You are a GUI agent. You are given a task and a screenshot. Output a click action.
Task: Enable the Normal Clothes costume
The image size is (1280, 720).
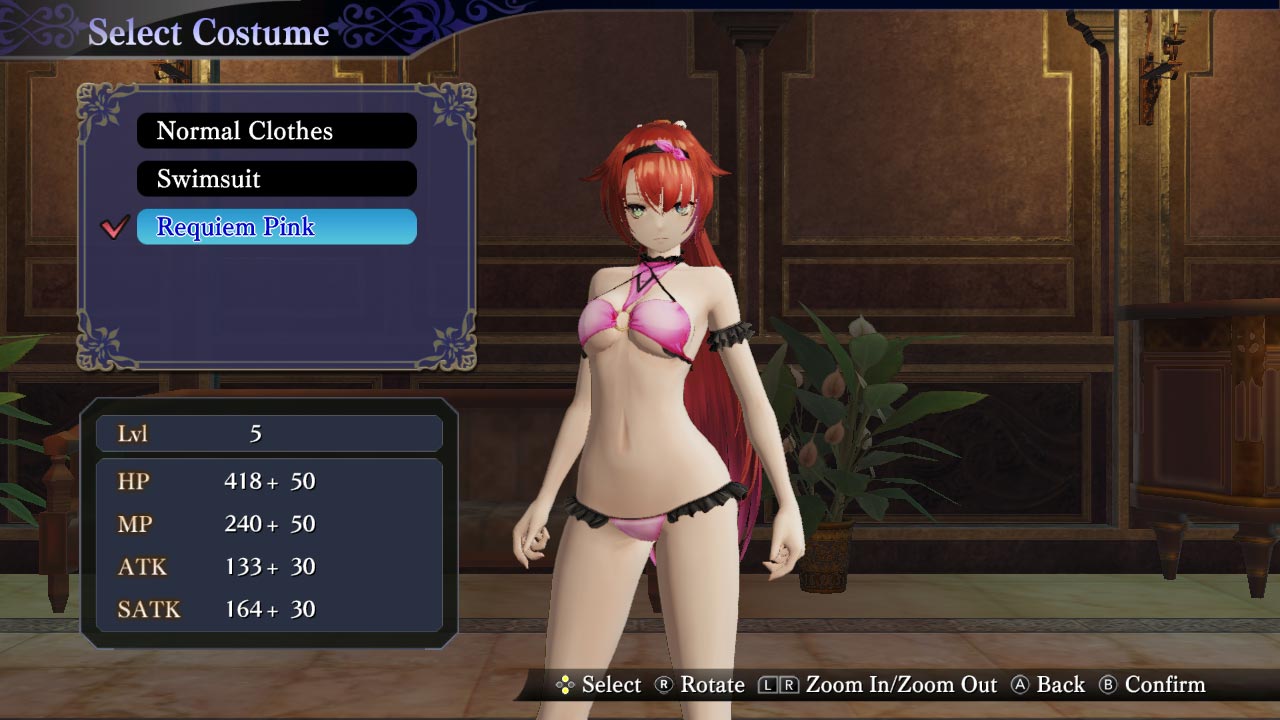coord(276,130)
